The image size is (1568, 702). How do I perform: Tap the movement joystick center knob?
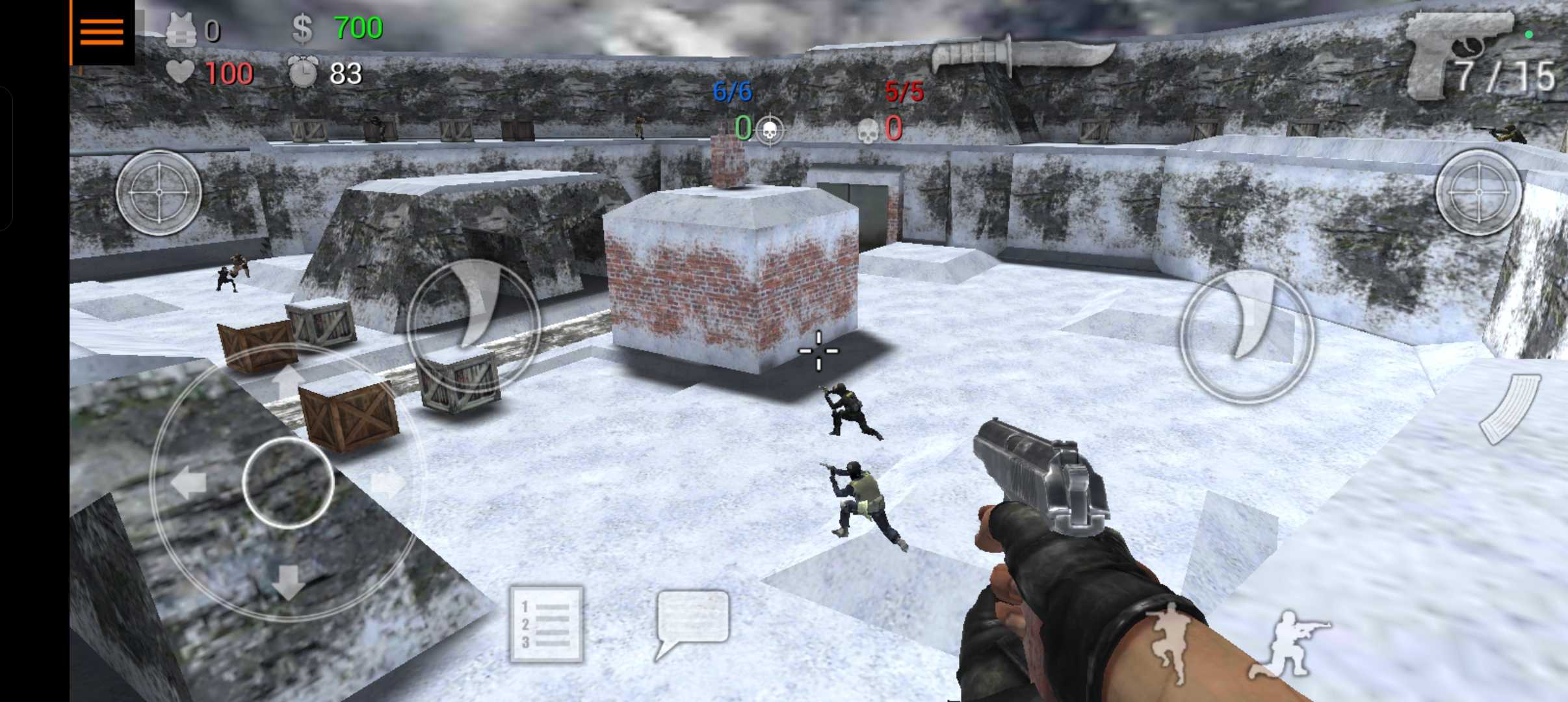coord(288,482)
